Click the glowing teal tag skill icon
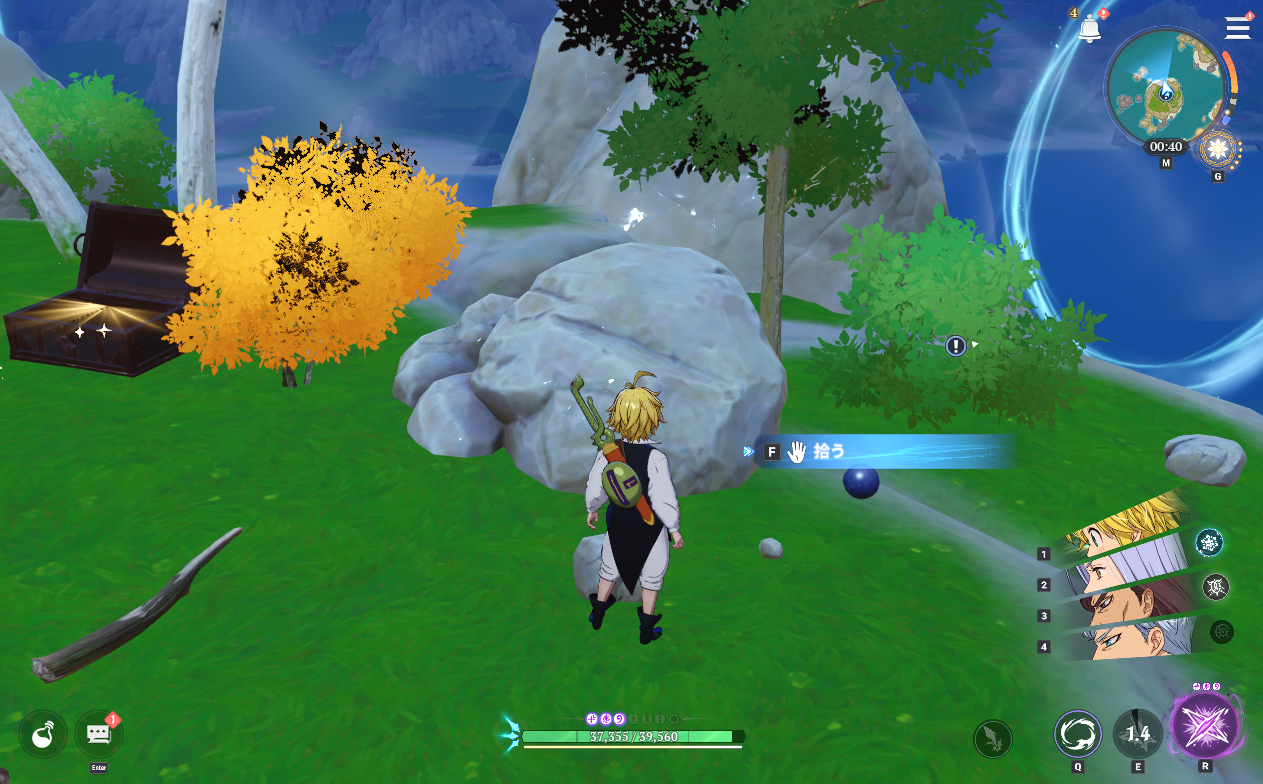Image resolution: width=1263 pixels, height=784 pixels. point(1209,543)
